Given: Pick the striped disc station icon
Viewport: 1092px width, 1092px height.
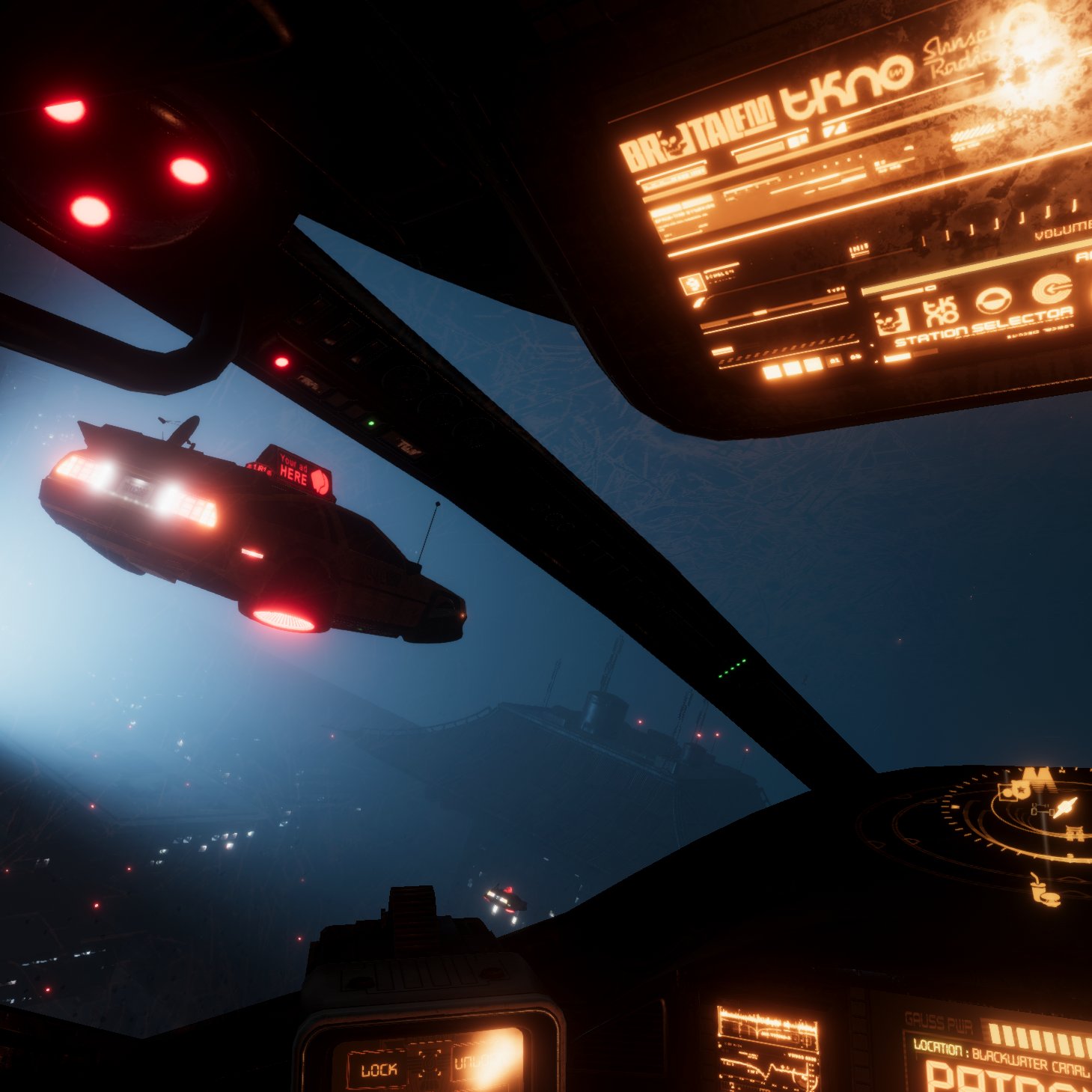Looking at the screenshot, I should coord(993,301).
